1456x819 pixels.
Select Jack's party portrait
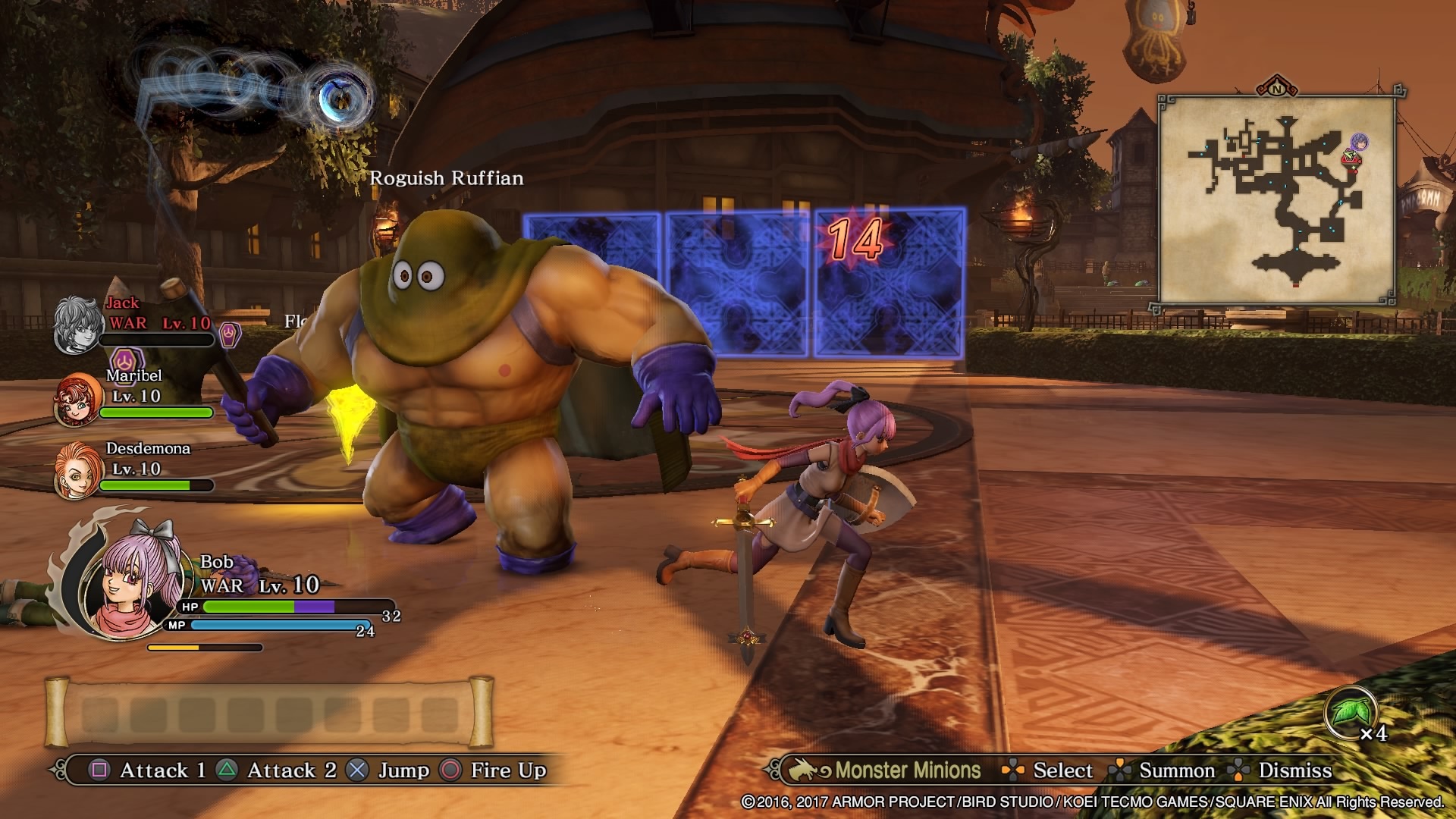78,325
